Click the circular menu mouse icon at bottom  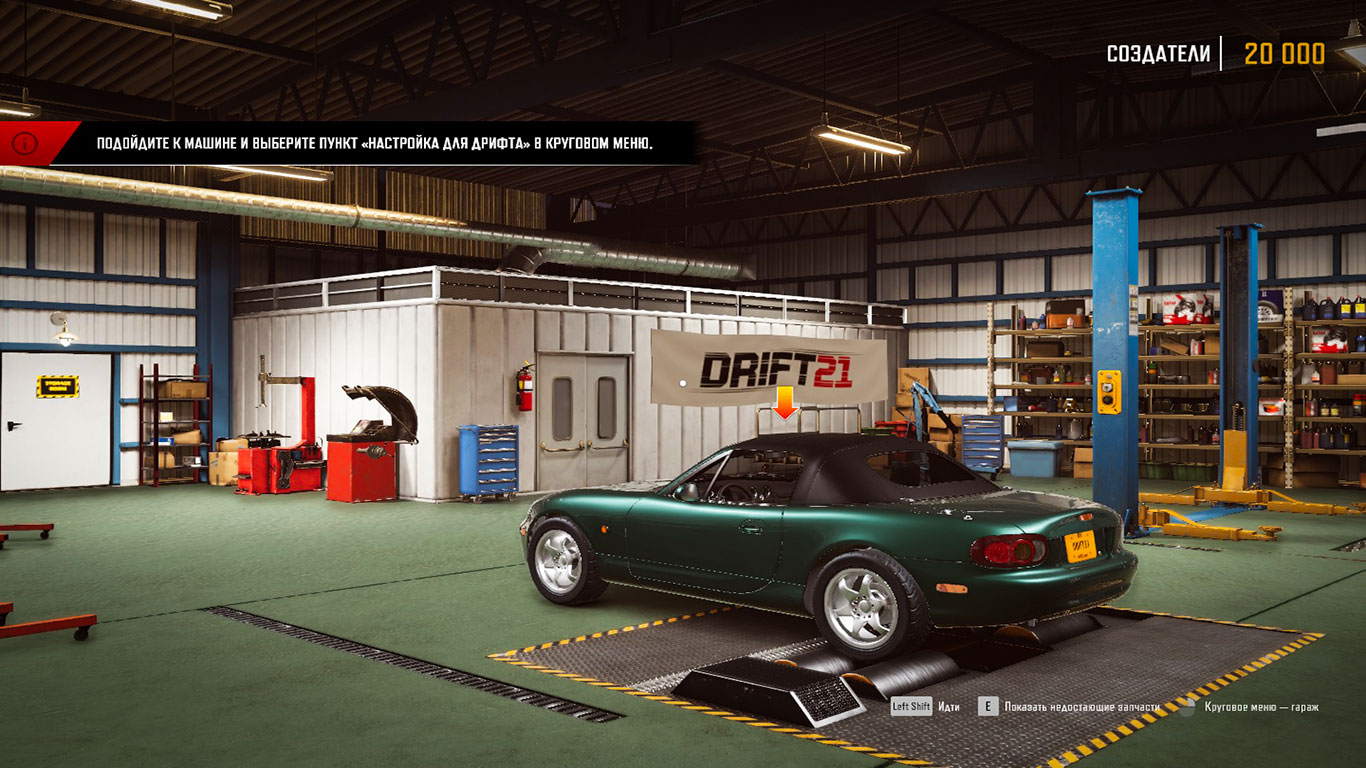click(1186, 706)
